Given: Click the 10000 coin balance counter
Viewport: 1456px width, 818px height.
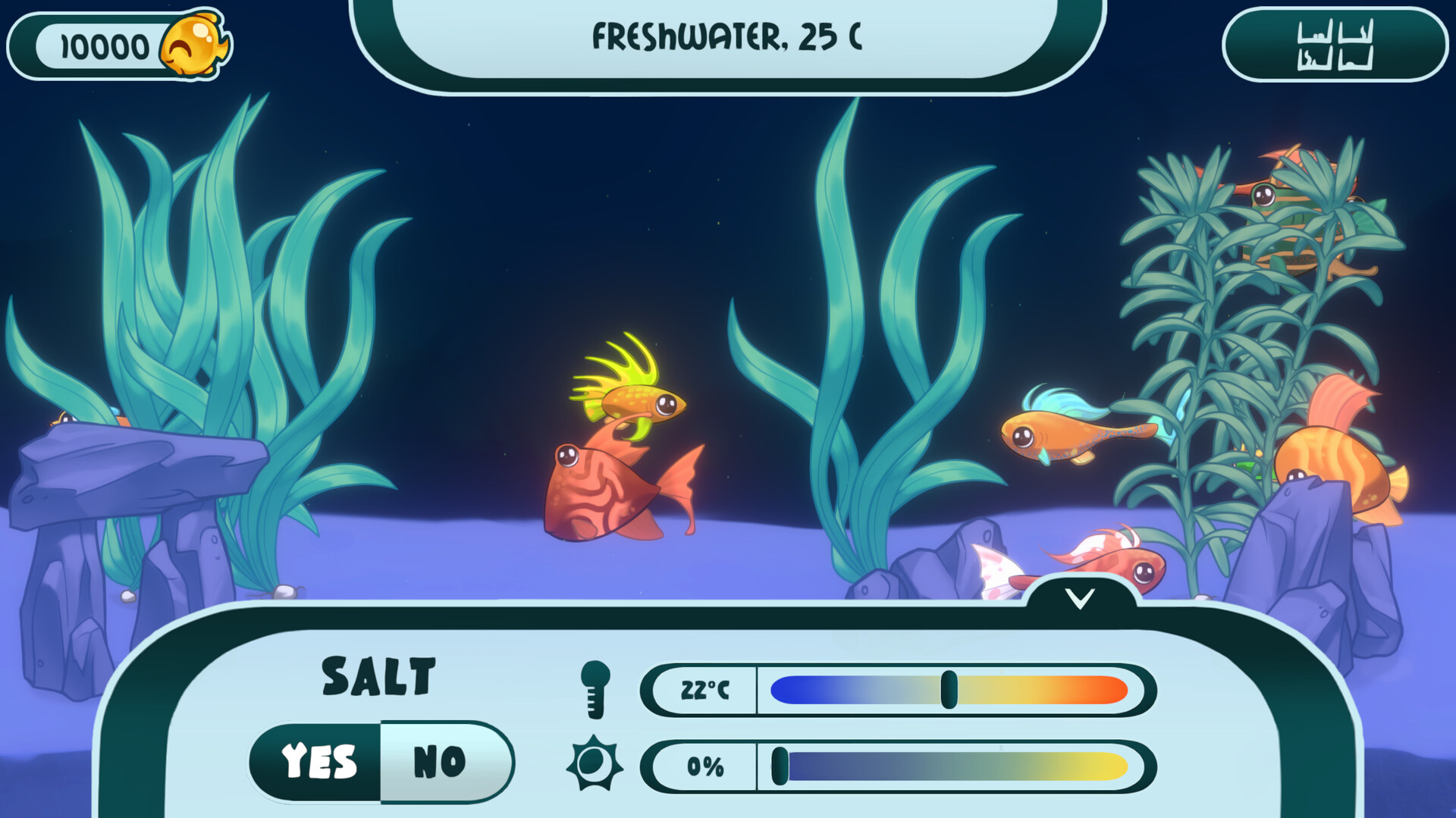Looking at the screenshot, I should coord(104,44).
